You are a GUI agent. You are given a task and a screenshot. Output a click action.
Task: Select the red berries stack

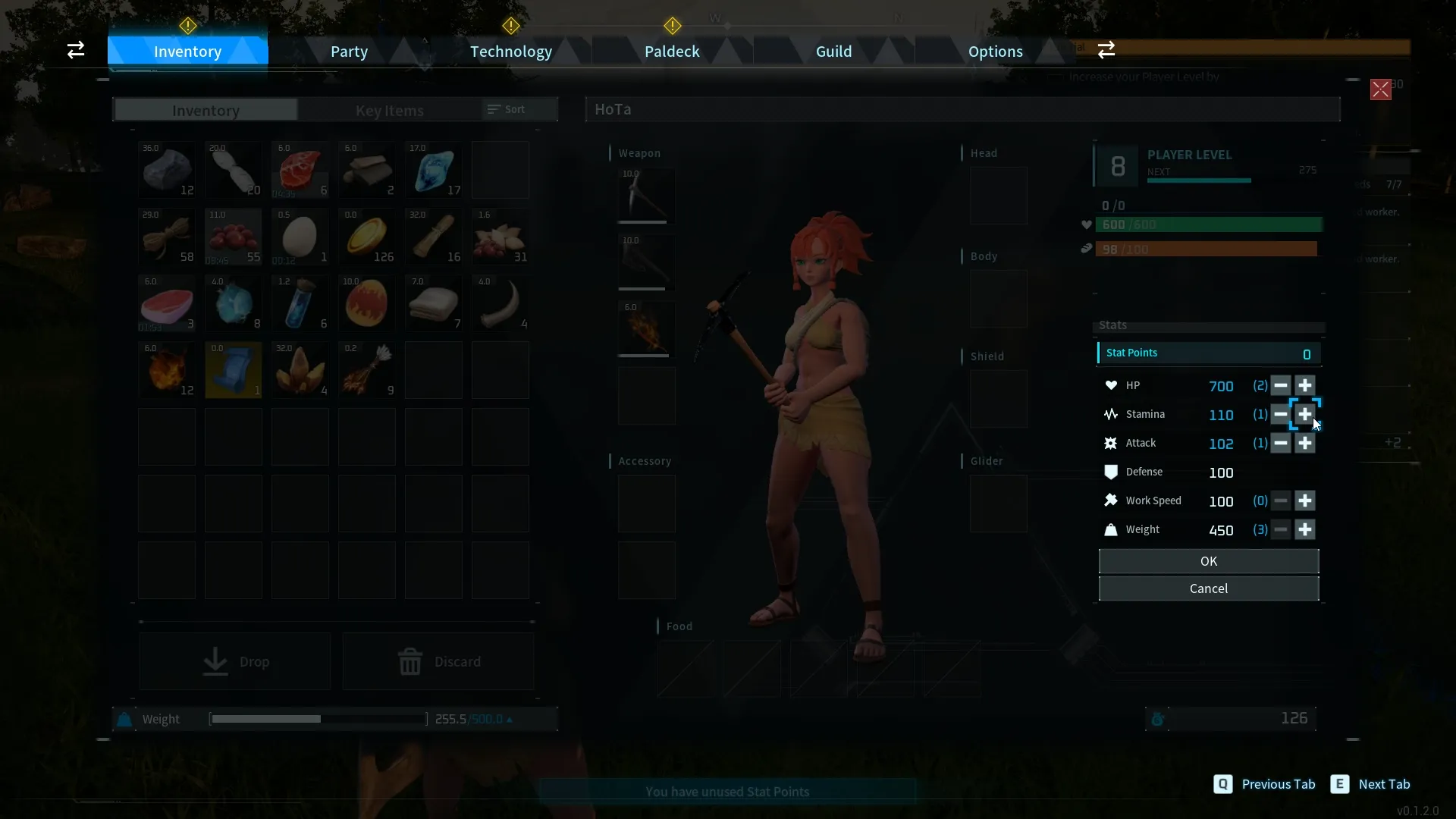point(234,237)
